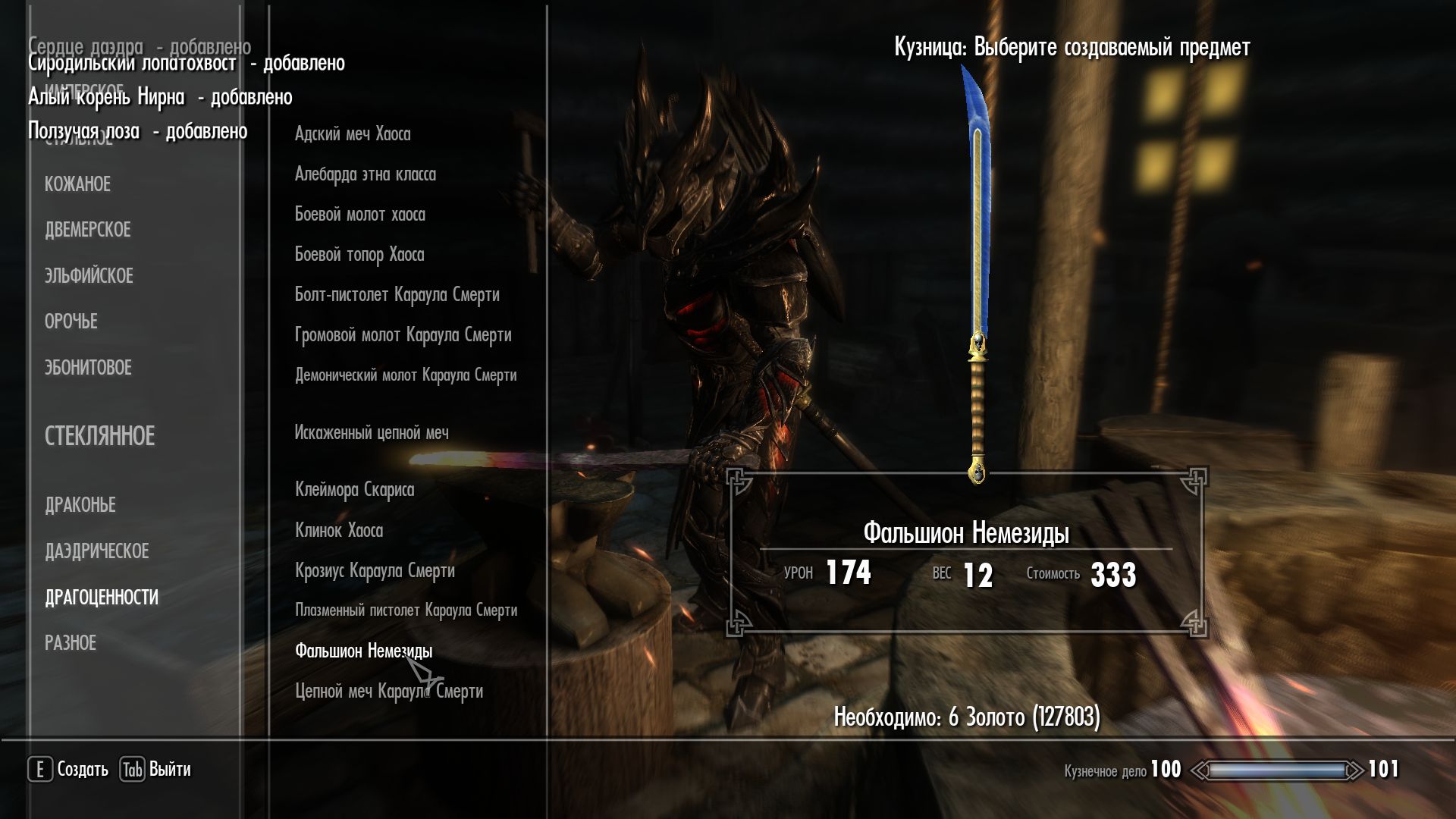
Task: Pick Клинок Хаоса from the list
Action: [338, 531]
